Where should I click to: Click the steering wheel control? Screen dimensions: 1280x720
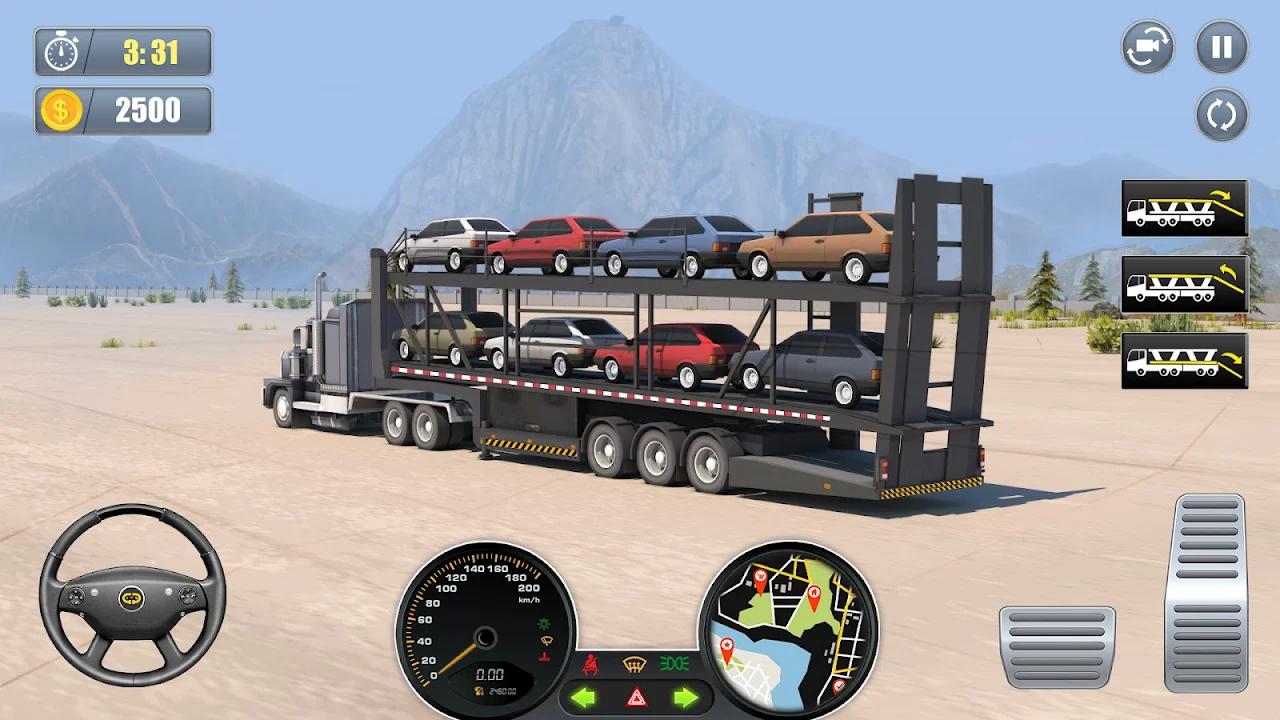(x=132, y=596)
